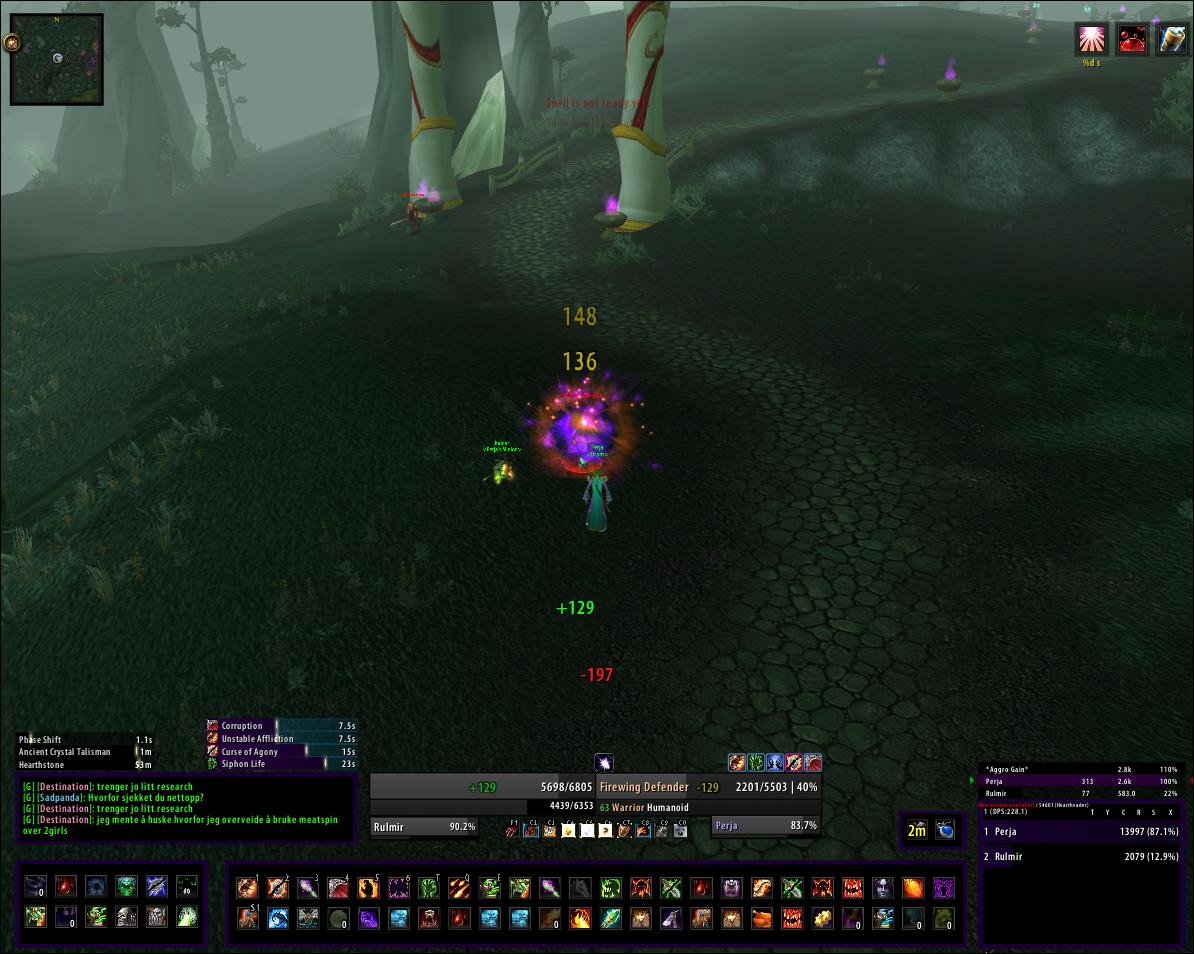Screen dimensions: 1194x954
Task: Click the radiant white buff icon top-right
Action: tap(1090, 40)
